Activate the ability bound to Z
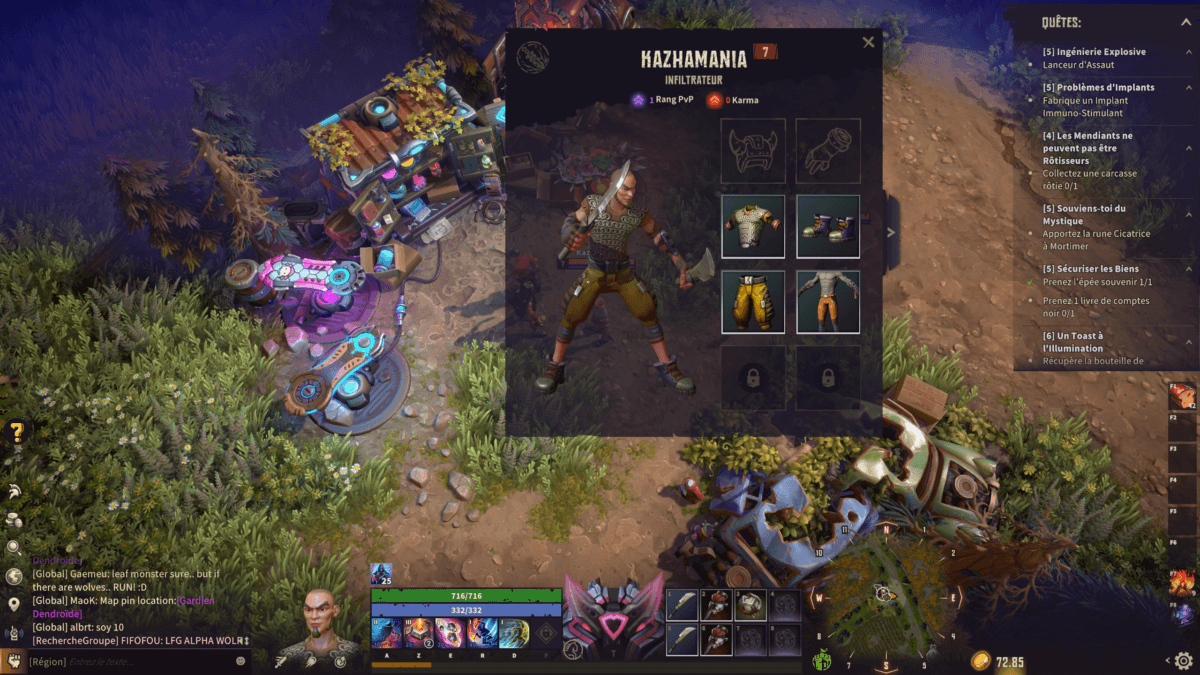1200x675 pixels. pyautogui.click(x=417, y=633)
